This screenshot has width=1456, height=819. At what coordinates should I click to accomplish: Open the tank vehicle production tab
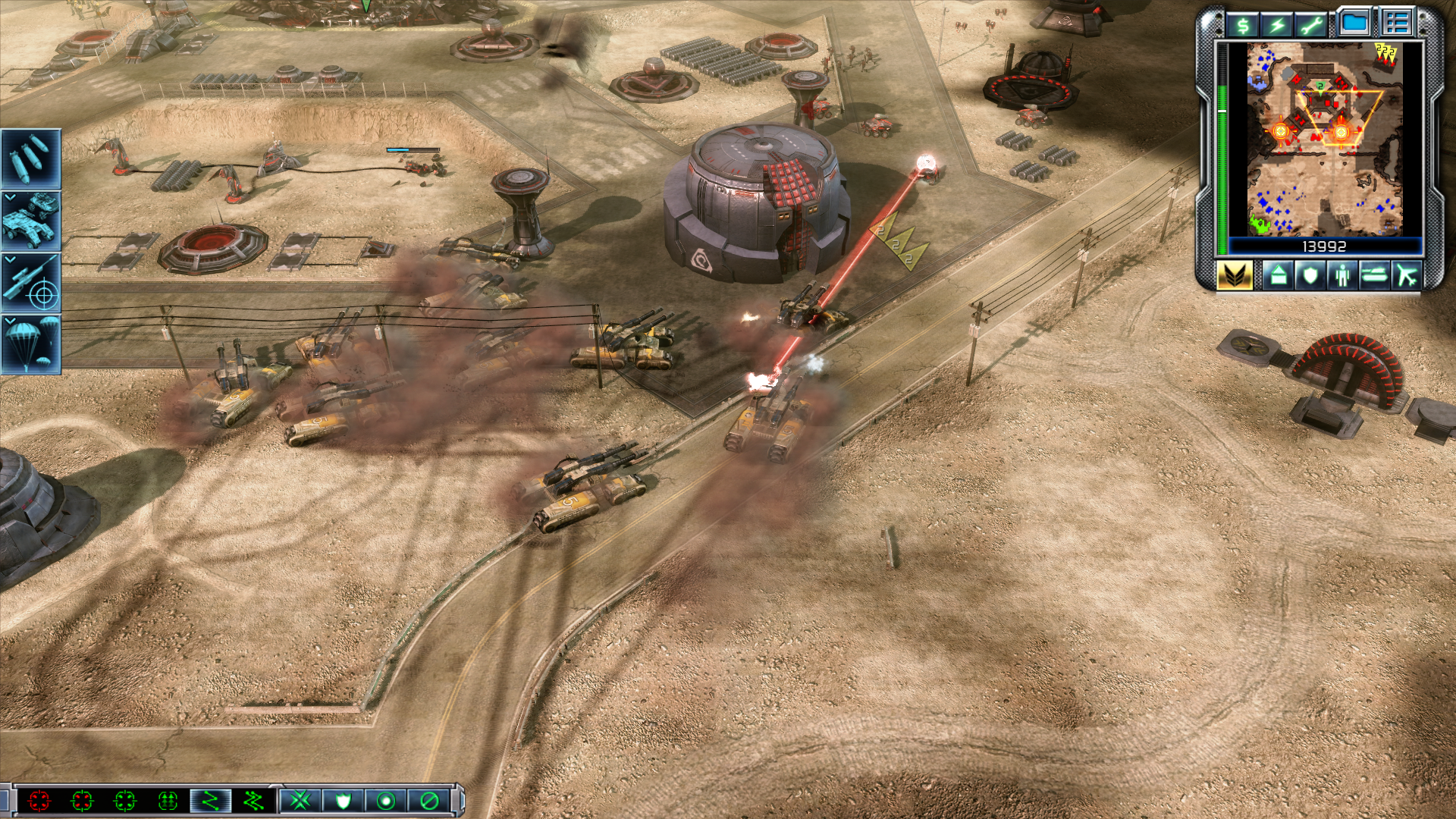pos(1374,275)
